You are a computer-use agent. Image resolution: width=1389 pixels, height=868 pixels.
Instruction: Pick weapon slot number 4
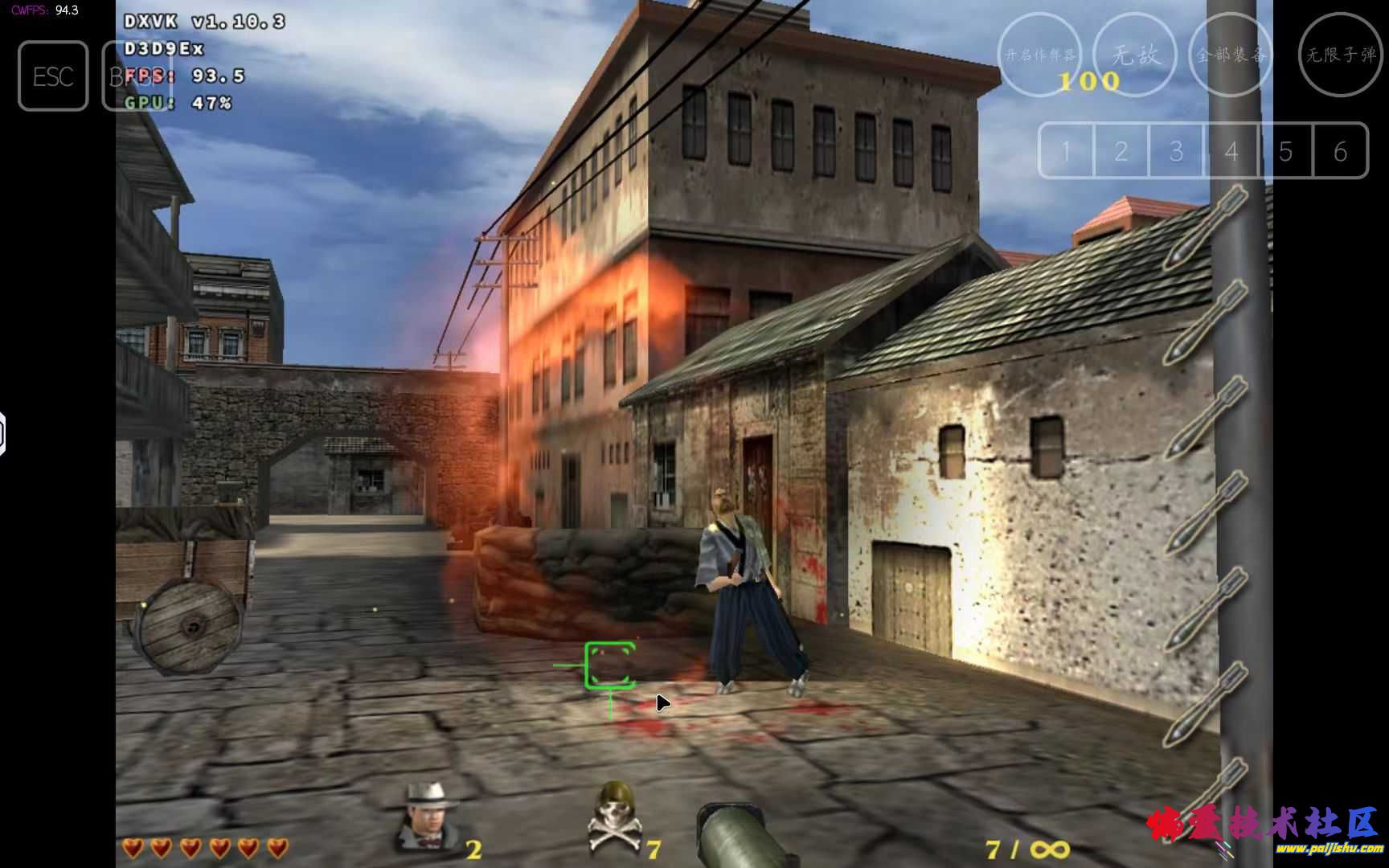coord(1231,151)
